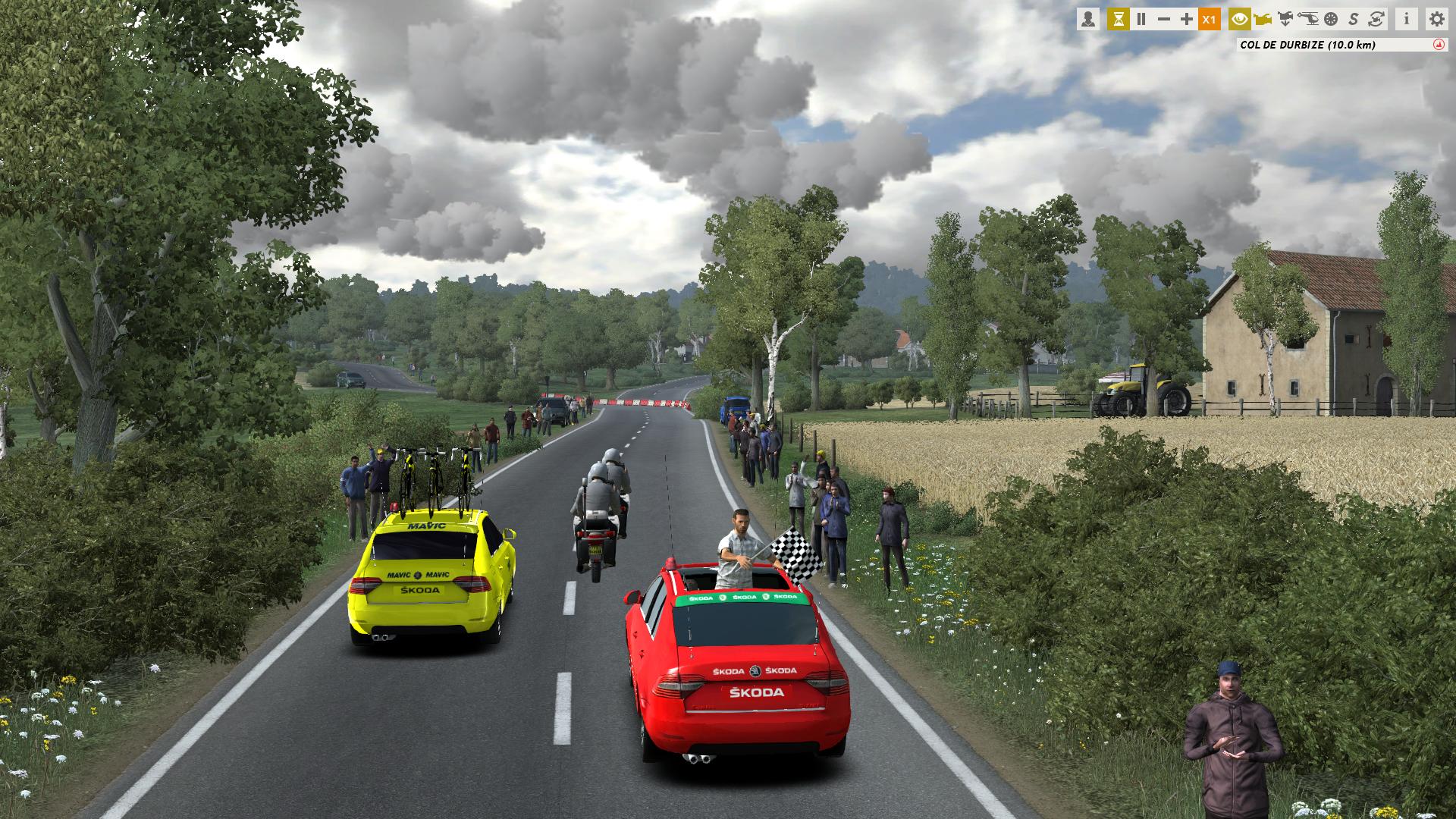
Task: Click the X1 speed indicator
Action: click(x=1210, y=20)
